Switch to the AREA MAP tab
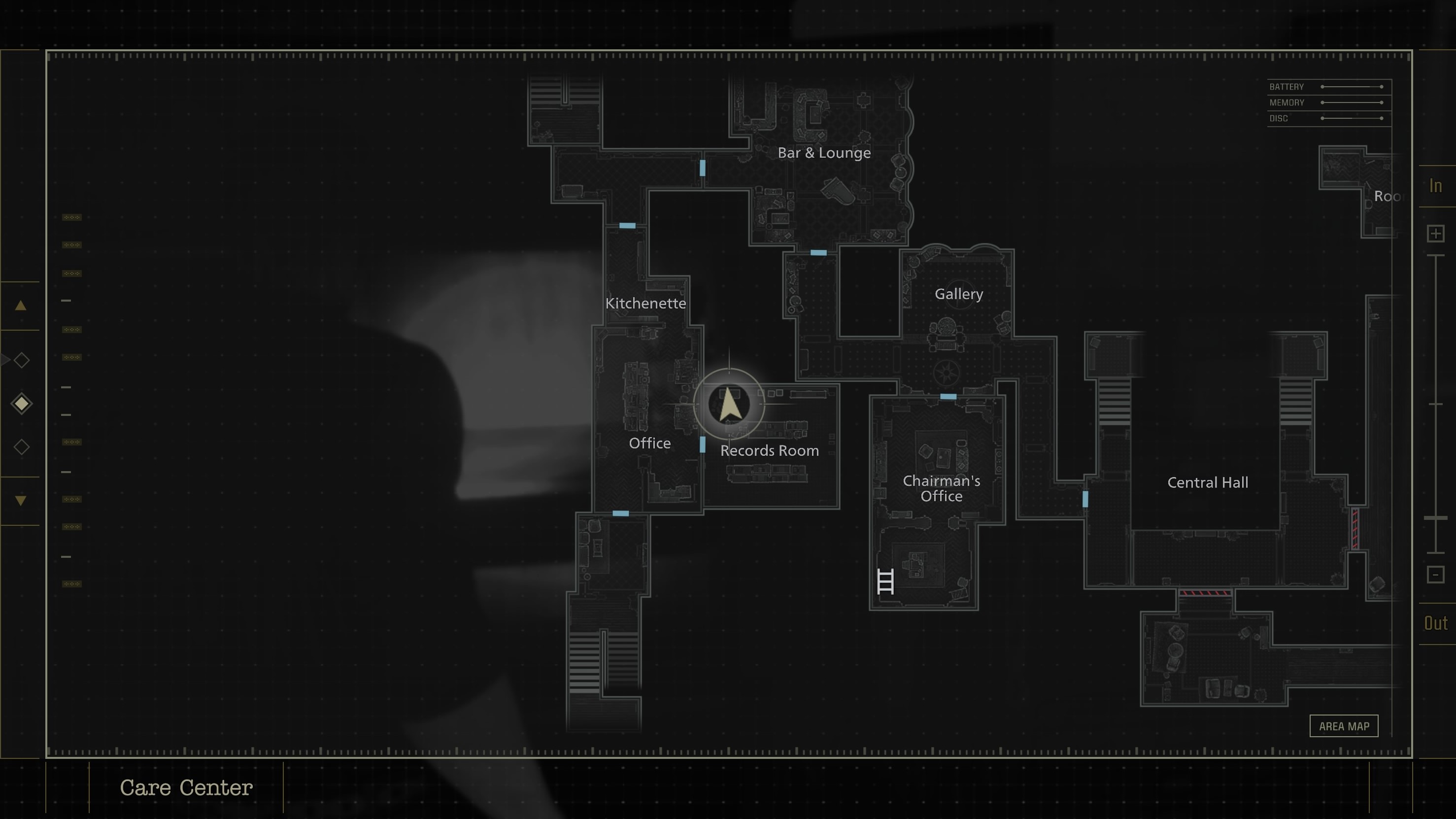1456x819 pixels. click(1344, 726)
